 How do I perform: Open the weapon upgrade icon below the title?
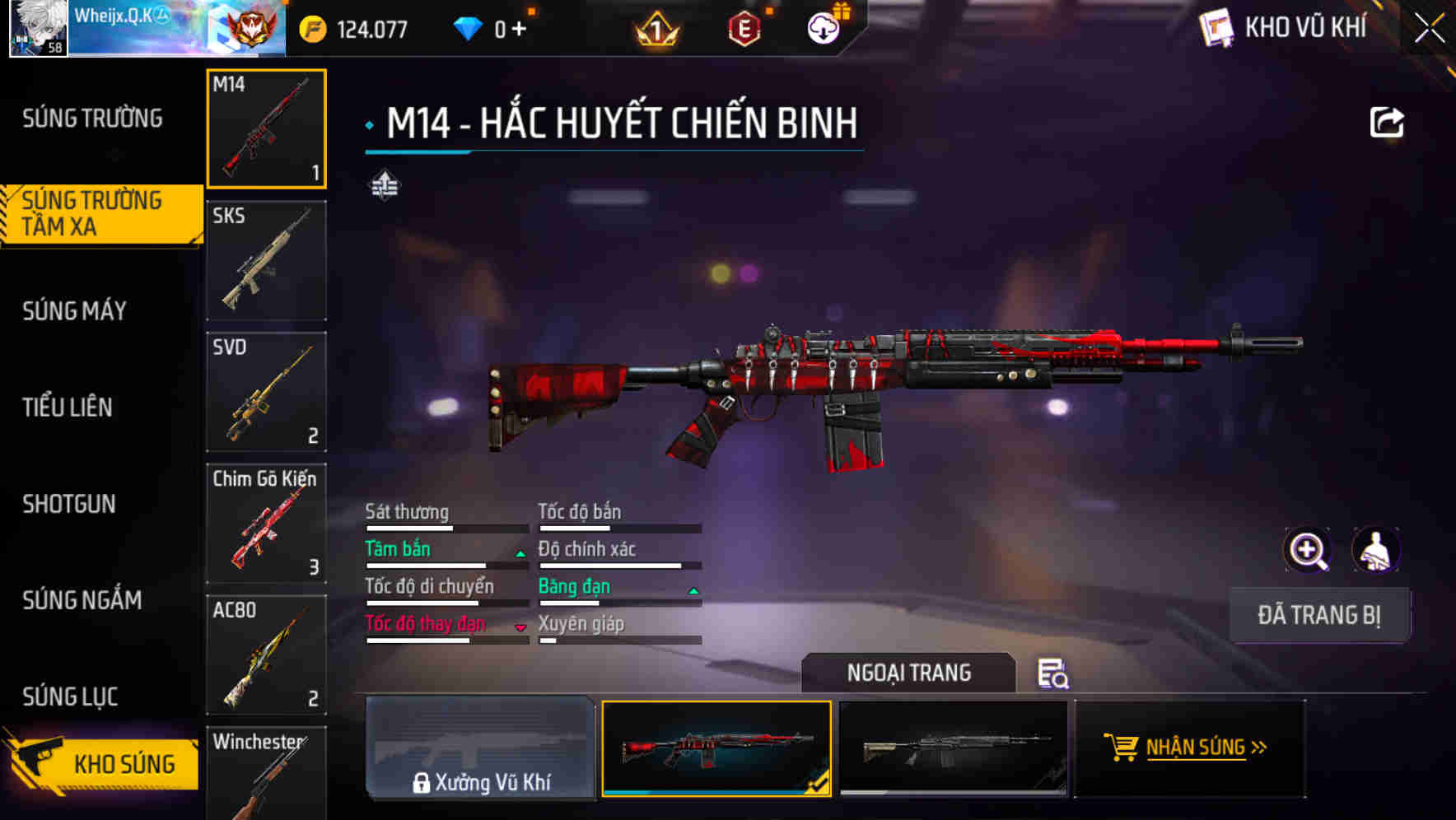click(x=384, y=186)
